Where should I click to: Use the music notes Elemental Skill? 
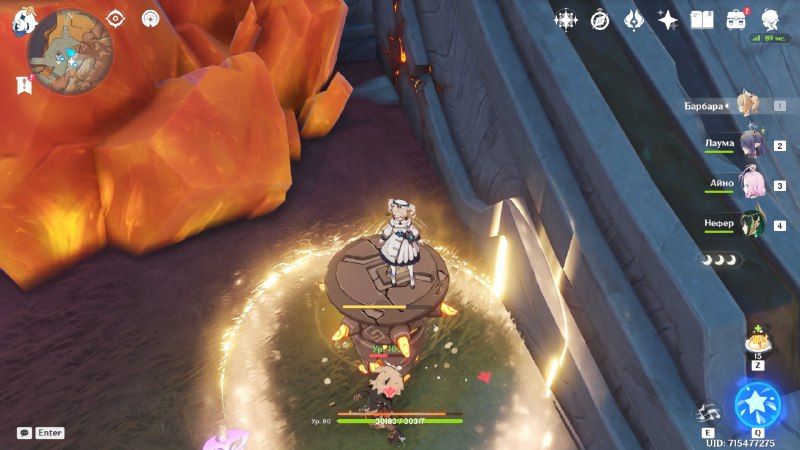click(707, 410)
